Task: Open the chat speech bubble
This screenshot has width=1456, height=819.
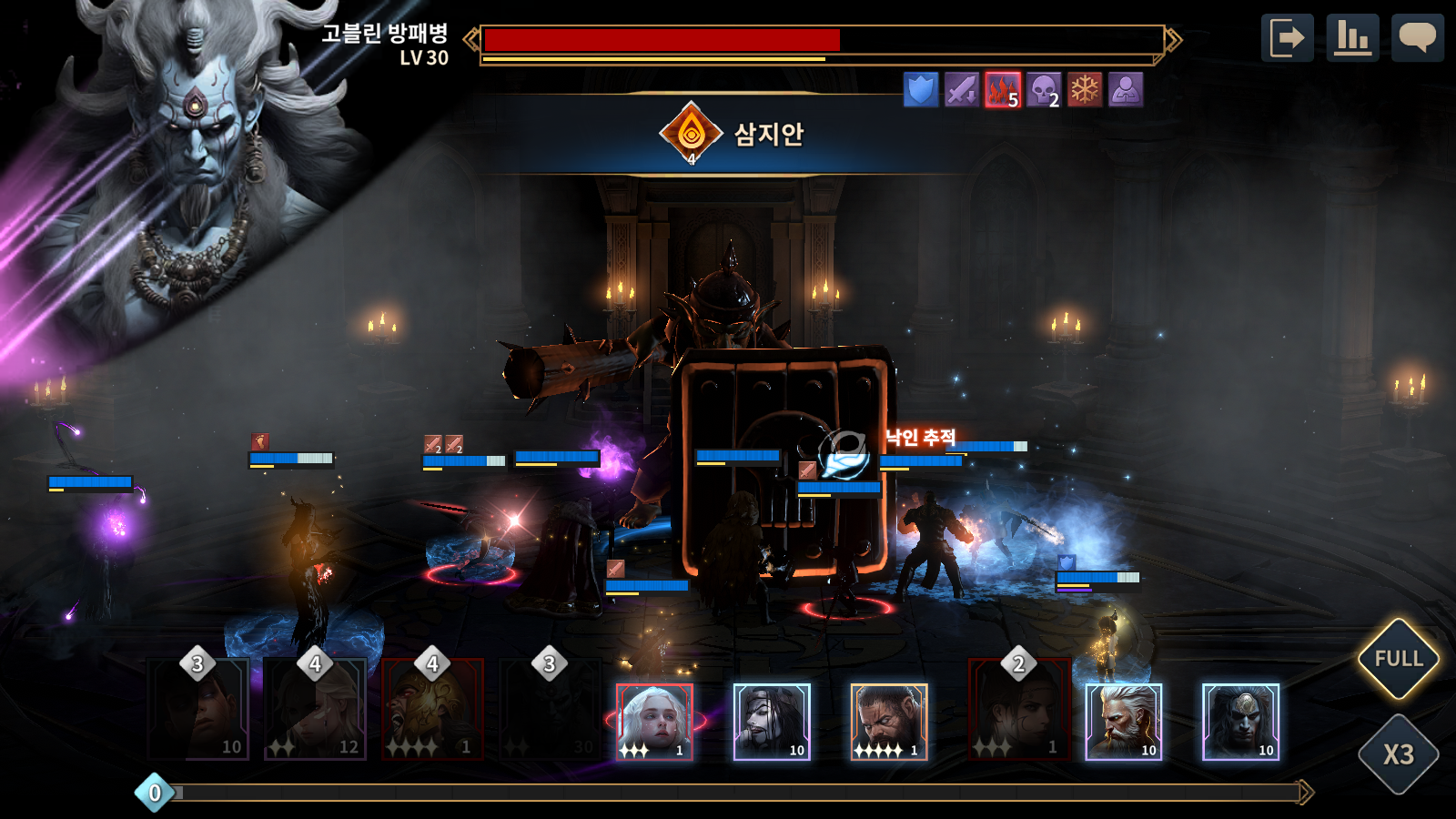Action: pos(1417,38)
